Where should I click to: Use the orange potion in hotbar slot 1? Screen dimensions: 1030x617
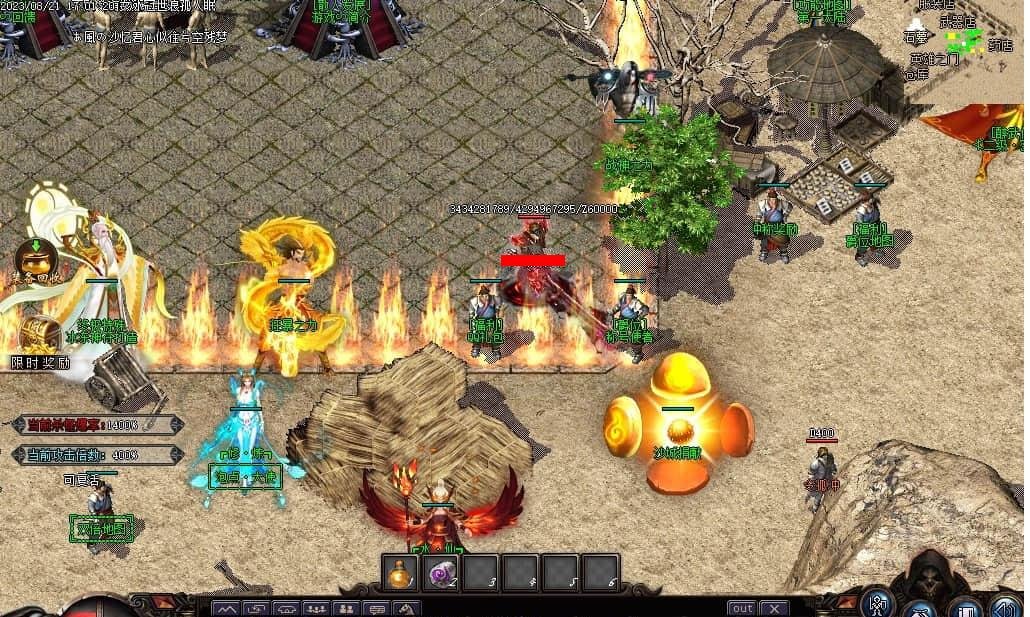(401, 573)
